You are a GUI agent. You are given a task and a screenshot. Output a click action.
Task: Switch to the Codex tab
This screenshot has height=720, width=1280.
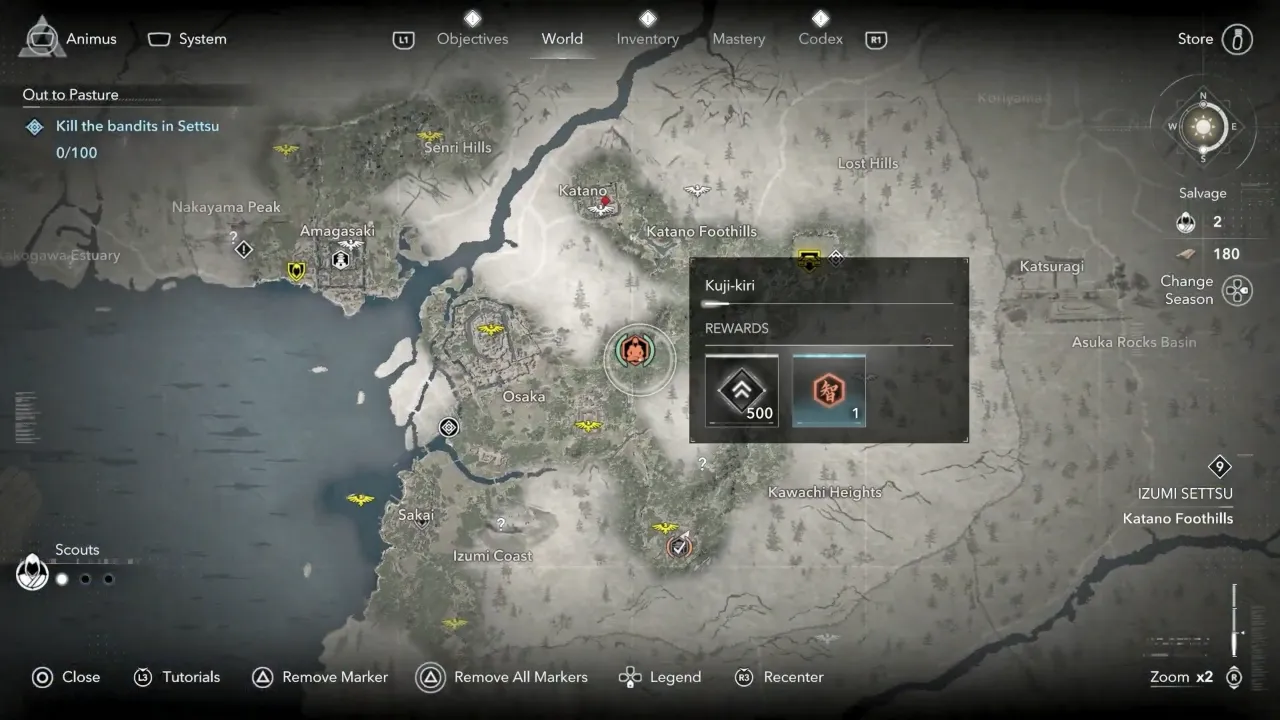820,39
